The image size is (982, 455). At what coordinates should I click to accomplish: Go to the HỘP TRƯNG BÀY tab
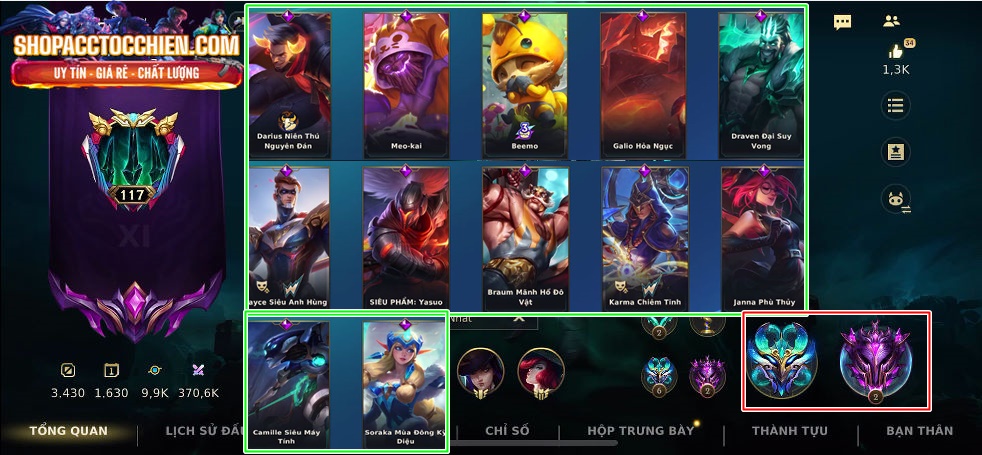pyautogui.click(x=640, y=431)
